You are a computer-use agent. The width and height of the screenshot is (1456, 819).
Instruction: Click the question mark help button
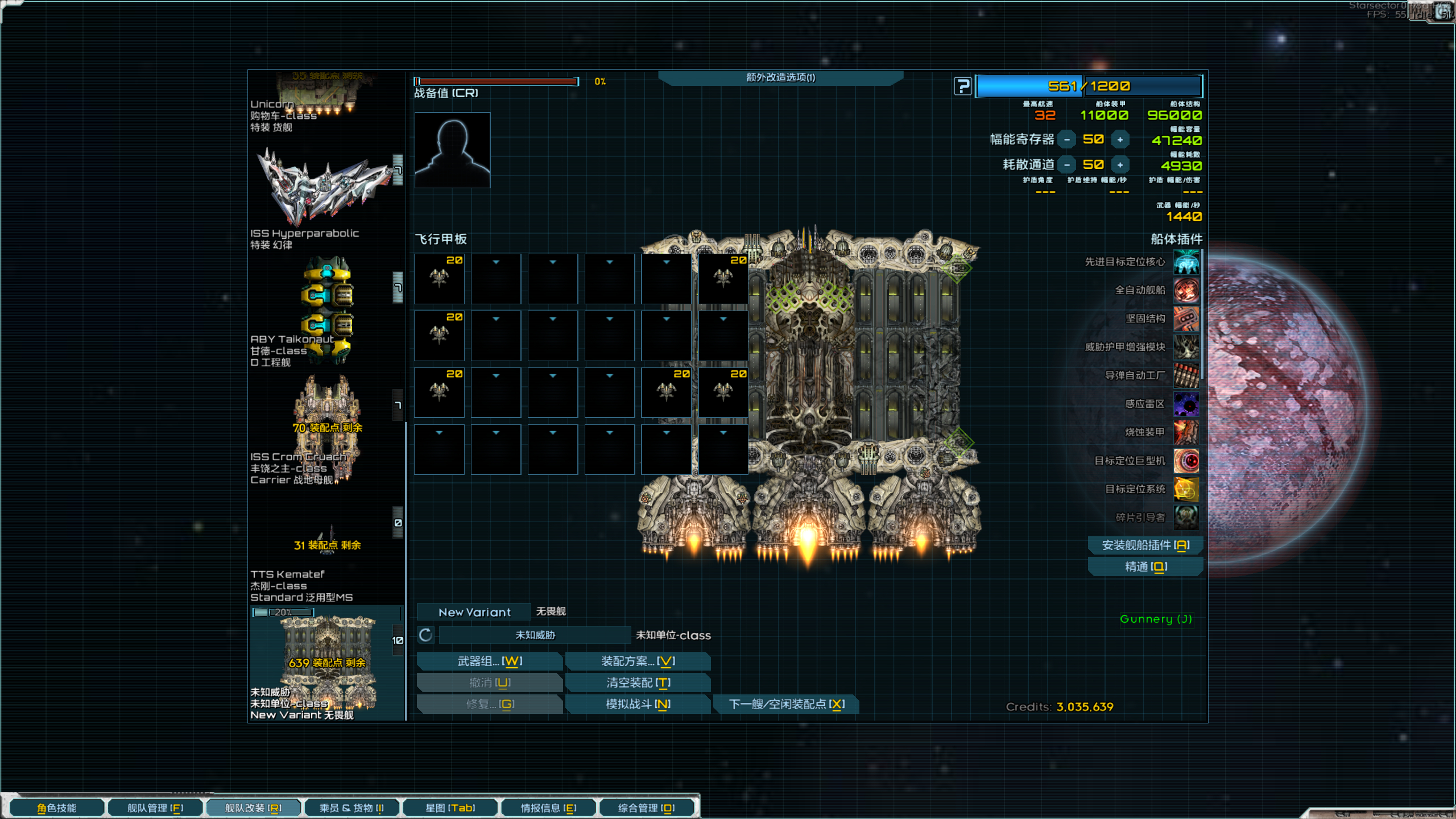962,86
